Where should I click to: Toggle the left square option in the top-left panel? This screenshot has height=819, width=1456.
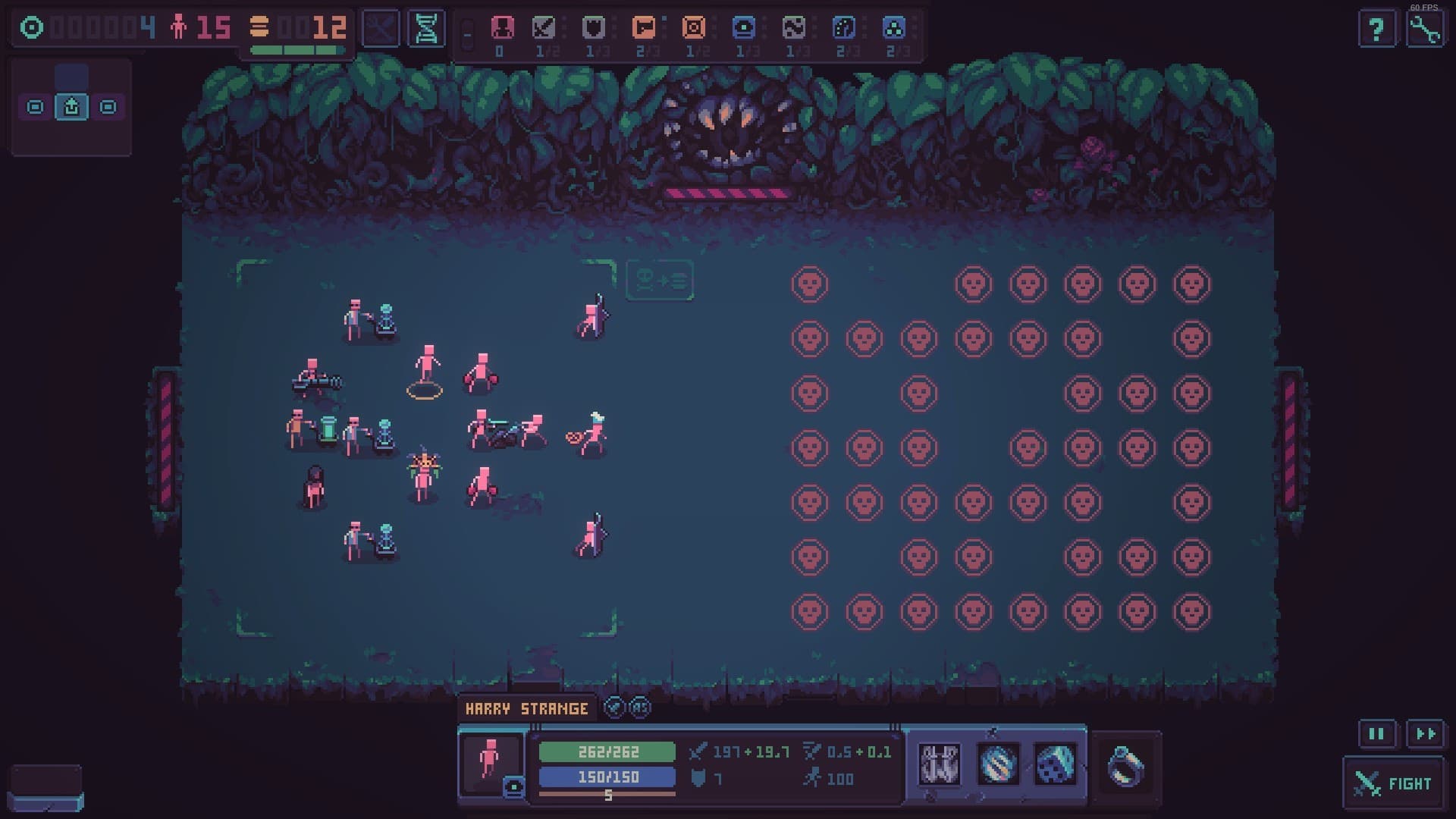pyautogui.click(x=34, y=107)
